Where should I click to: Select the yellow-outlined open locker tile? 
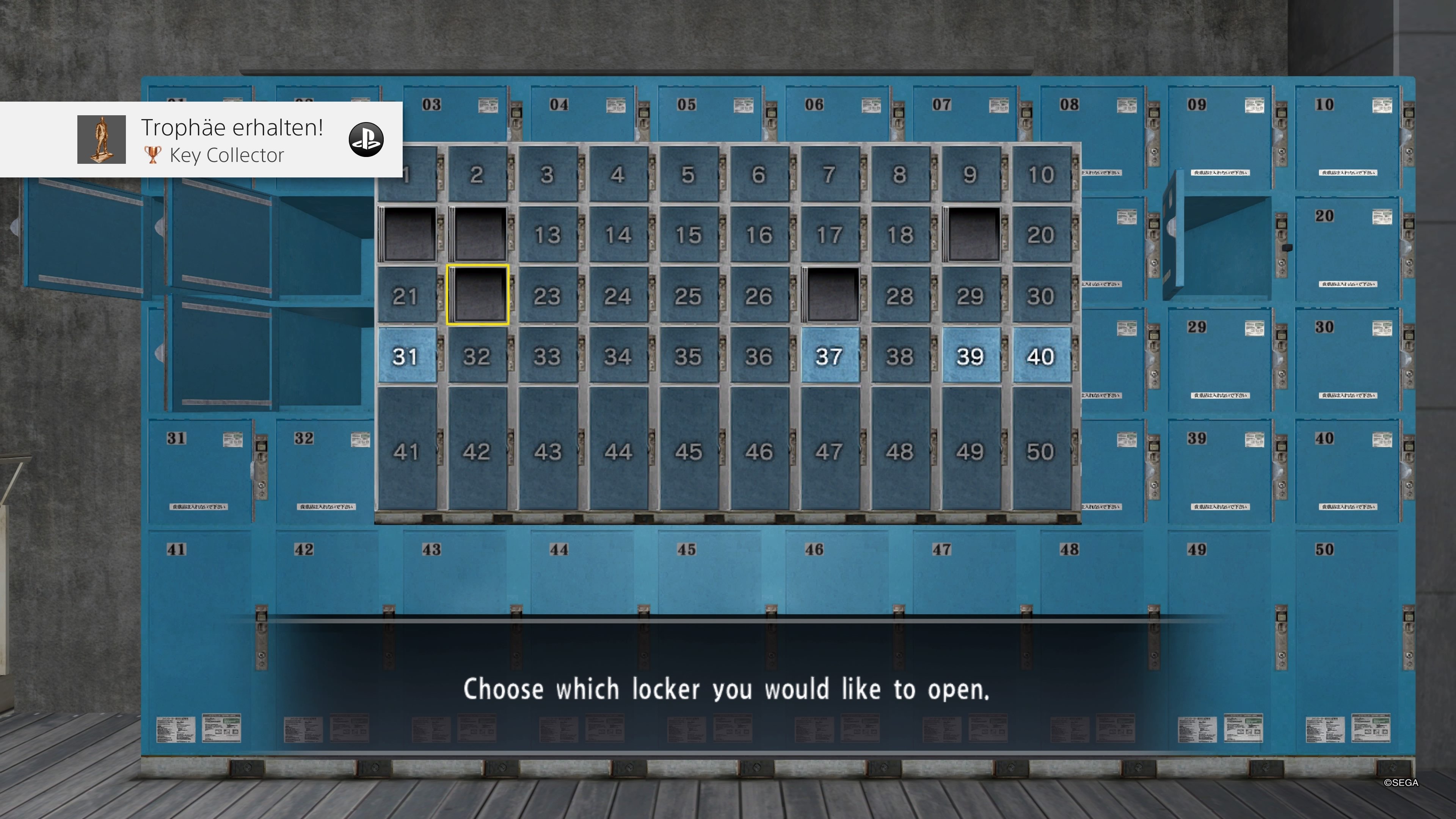click(x=478, y=295)
